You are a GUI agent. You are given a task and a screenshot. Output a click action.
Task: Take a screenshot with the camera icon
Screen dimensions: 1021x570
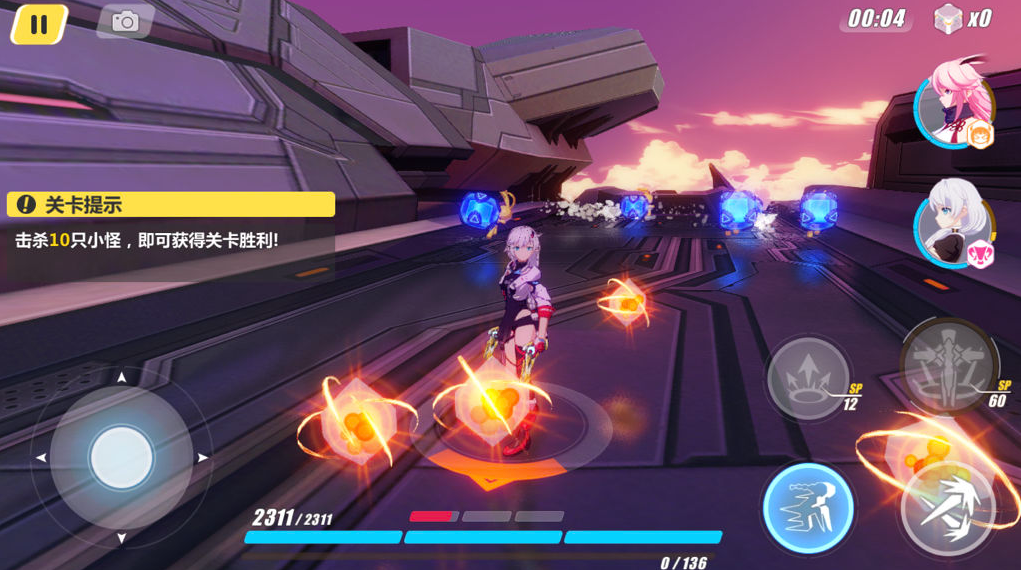[125, 22]
